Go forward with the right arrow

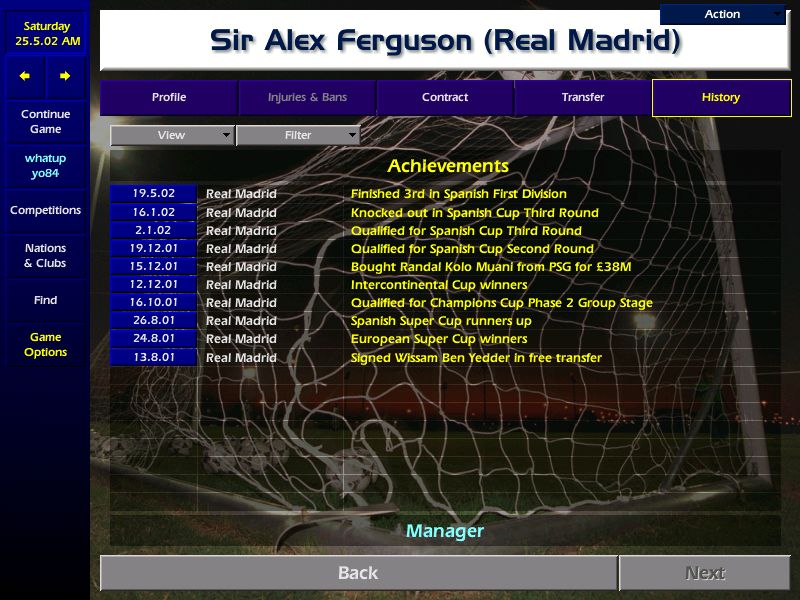tap(65, 77)
